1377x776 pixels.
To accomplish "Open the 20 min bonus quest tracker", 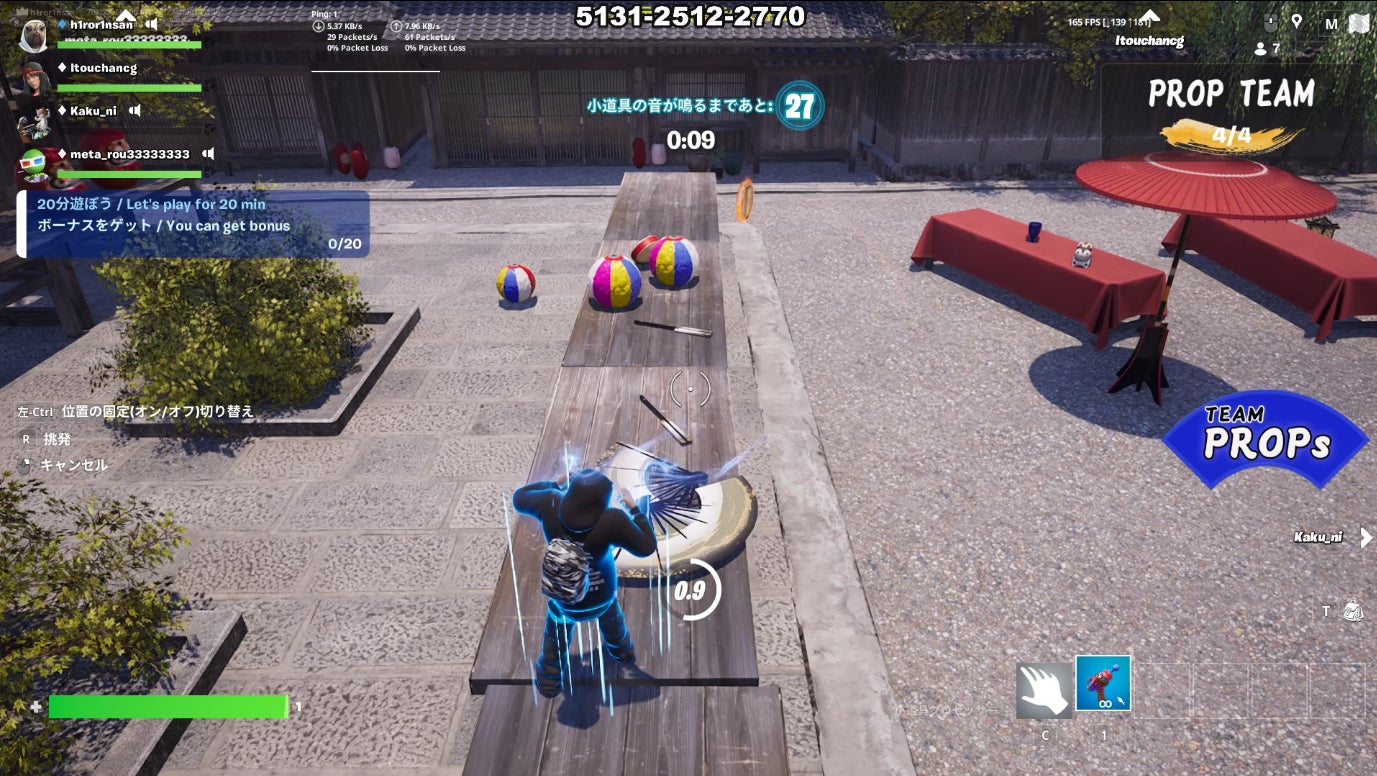I will click(196, 224).
